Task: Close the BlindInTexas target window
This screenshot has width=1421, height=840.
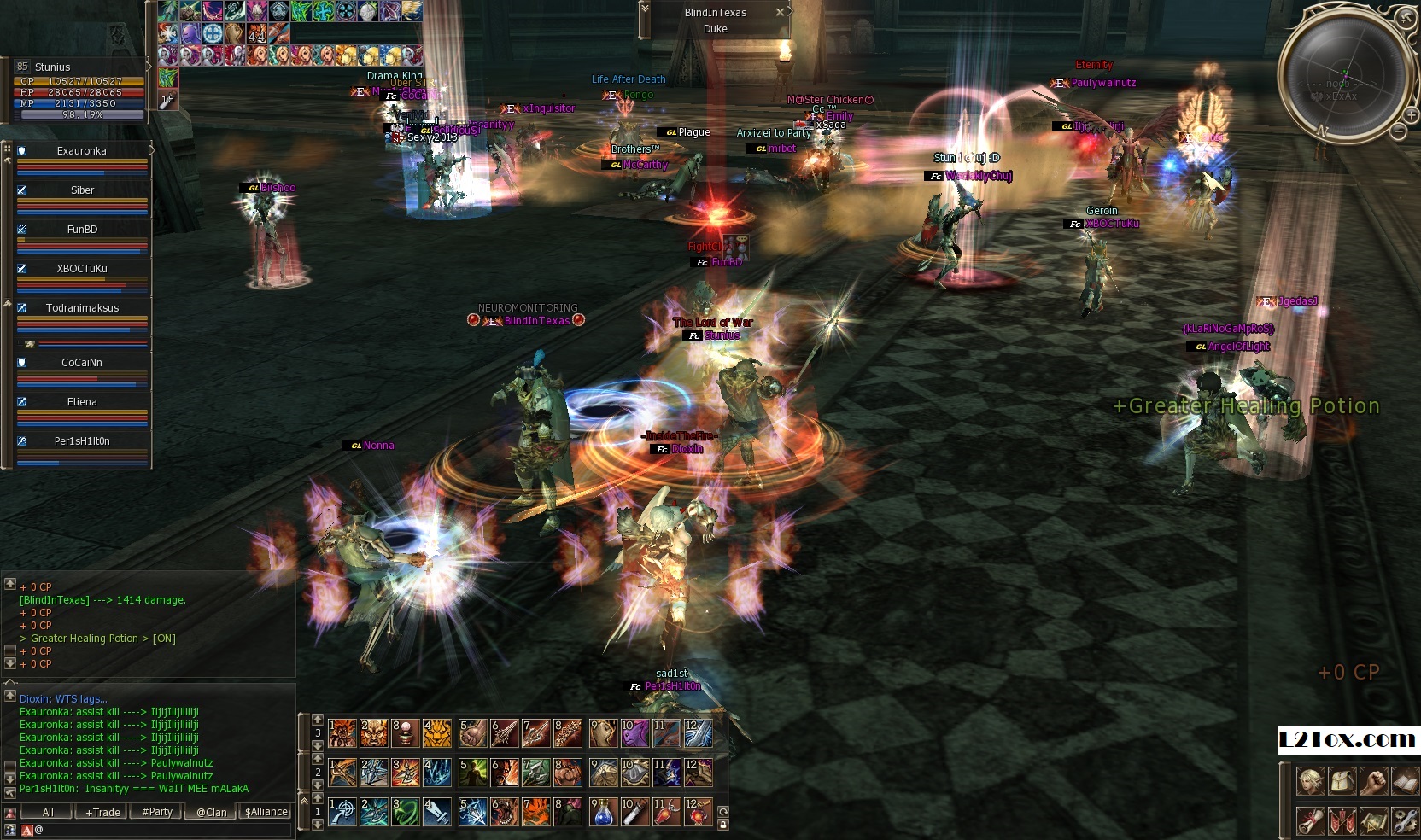Action: point(780,12)
